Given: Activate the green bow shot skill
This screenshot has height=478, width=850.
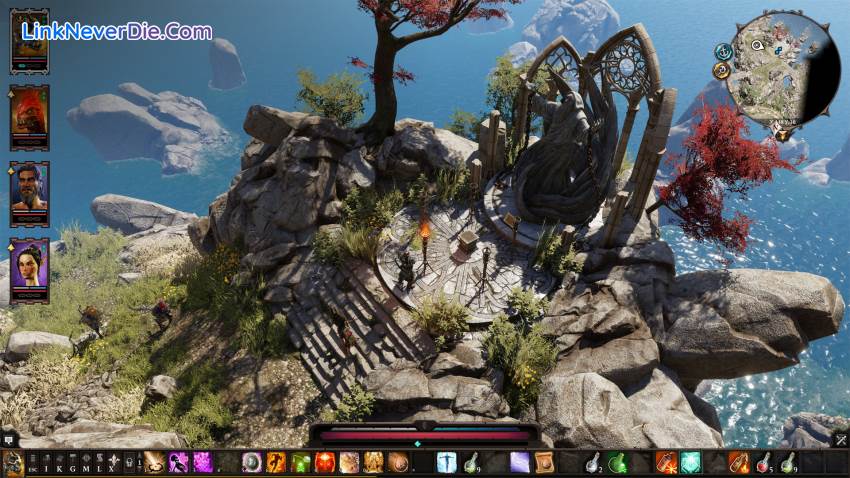Looking at the screenshot, I should (300, 462).
